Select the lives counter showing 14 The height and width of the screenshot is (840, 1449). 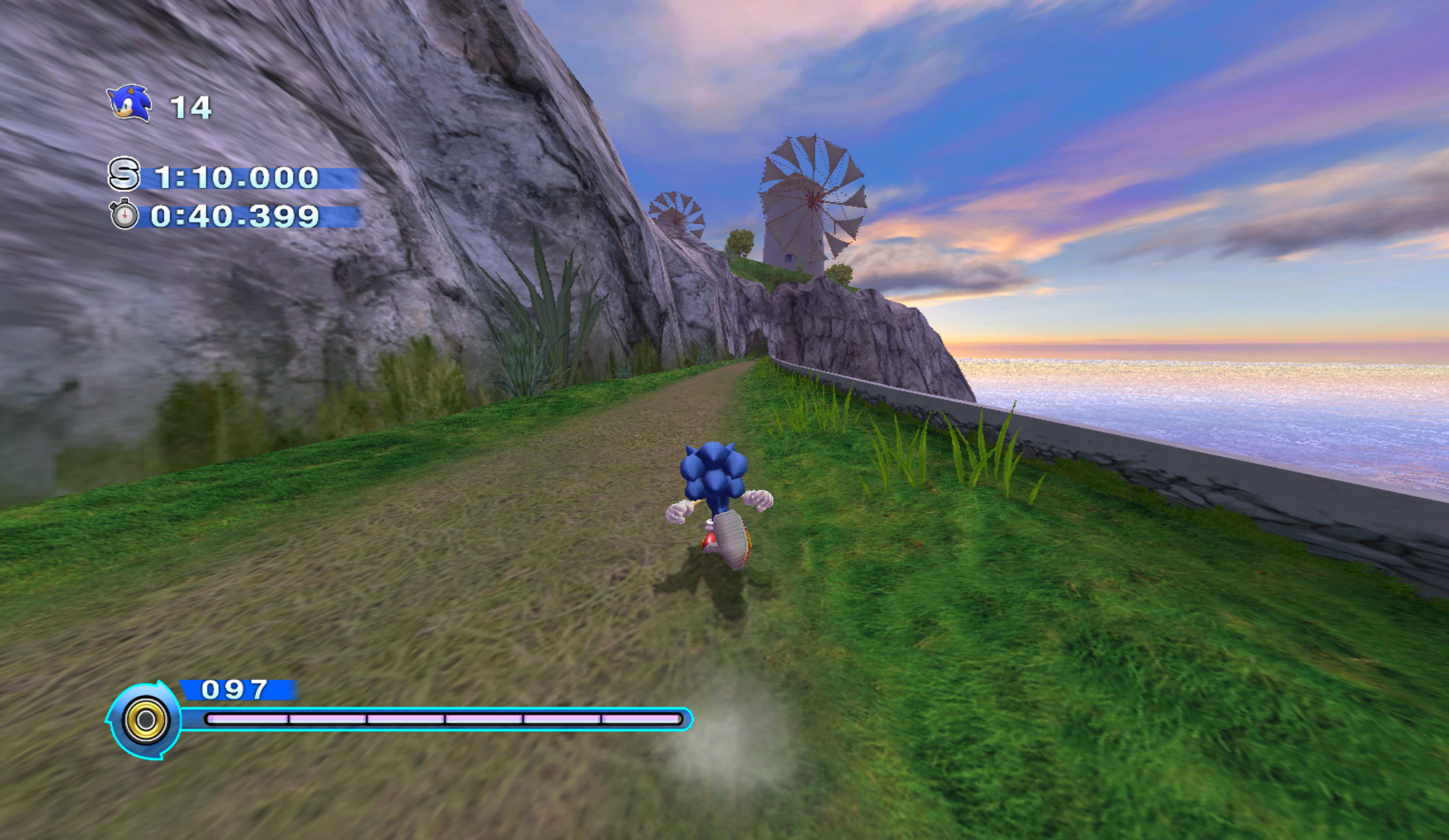[189, 106]
